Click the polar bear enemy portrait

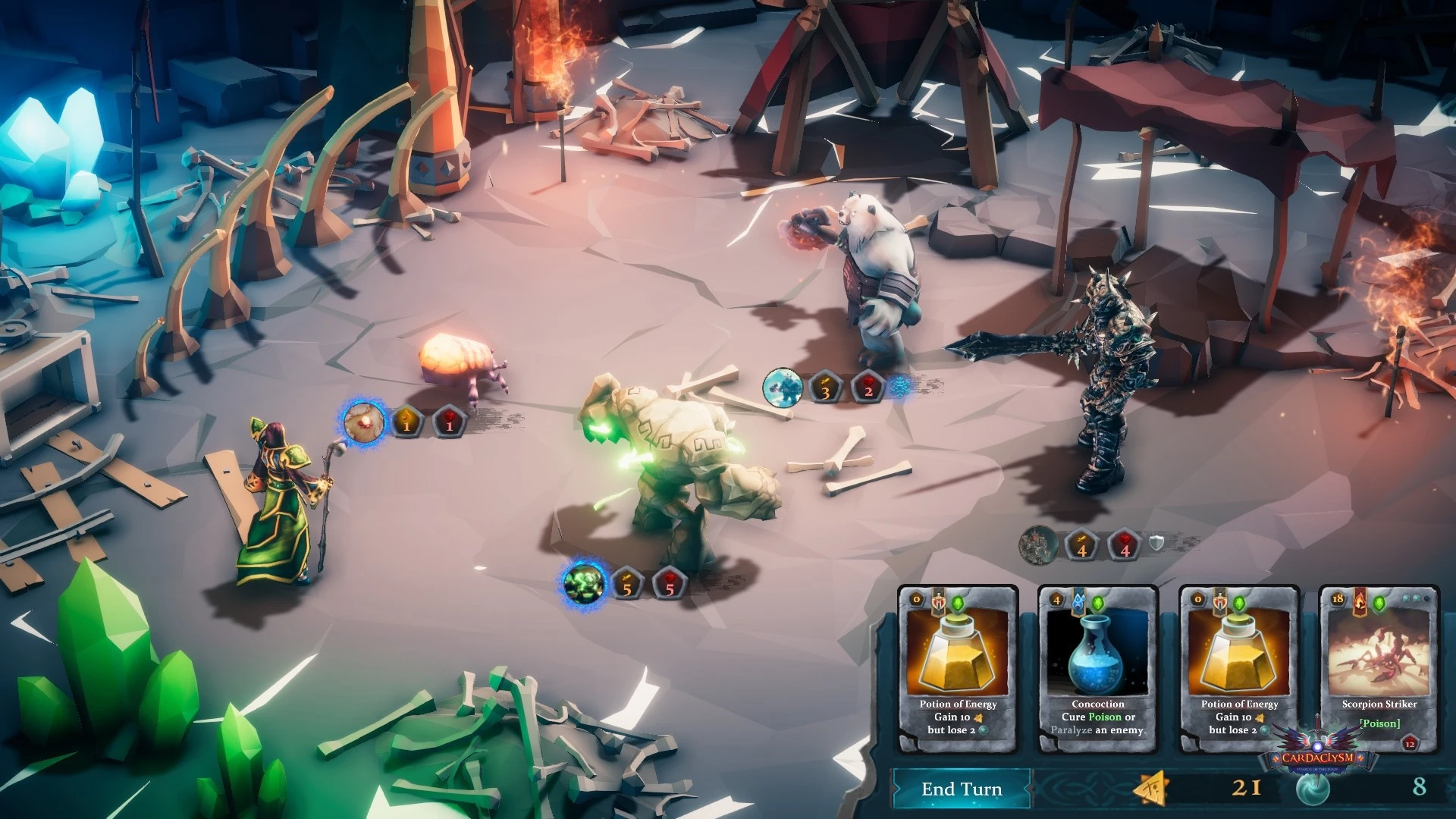coord(783,388)
